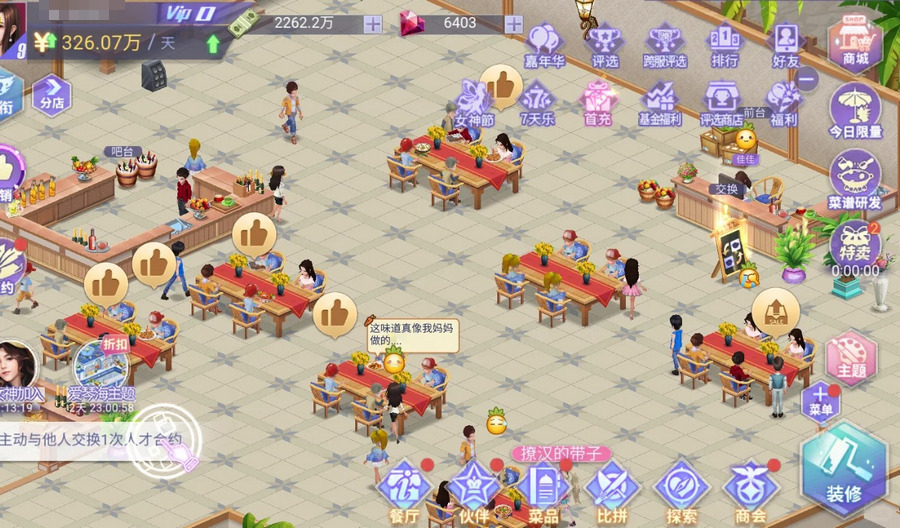Open the 好友 friends list
The width and height of the screenshot is (900, 528).
pyautogui.click(x=785, y=44)
